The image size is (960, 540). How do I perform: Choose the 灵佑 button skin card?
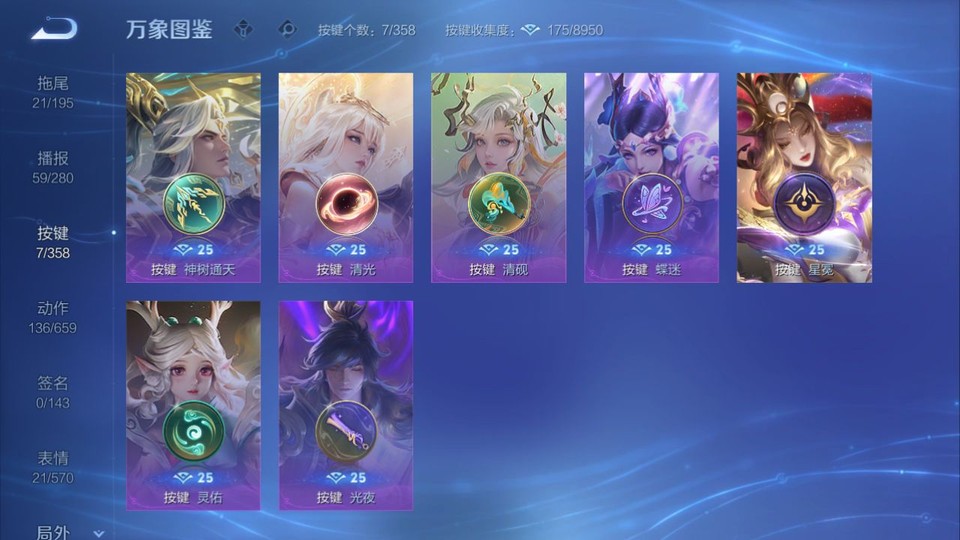point(193,405)
